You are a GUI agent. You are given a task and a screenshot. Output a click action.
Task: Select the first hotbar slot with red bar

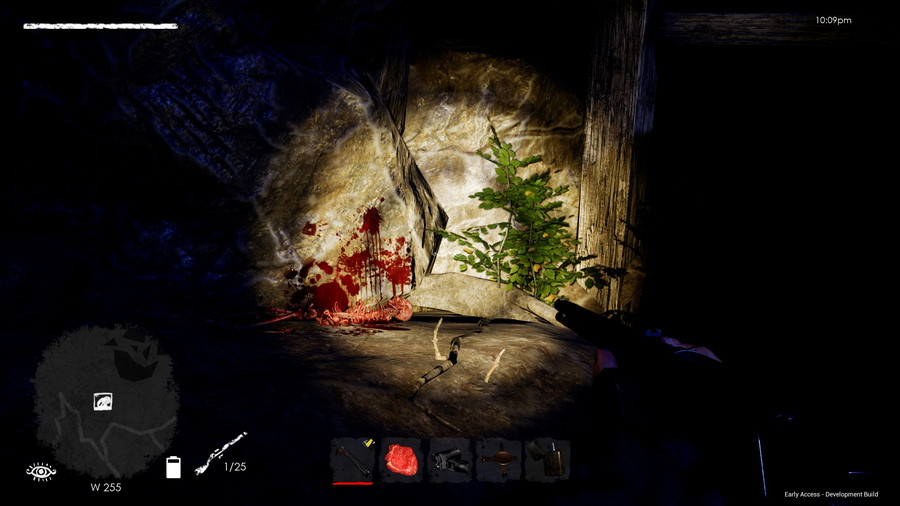pos(352,460)
